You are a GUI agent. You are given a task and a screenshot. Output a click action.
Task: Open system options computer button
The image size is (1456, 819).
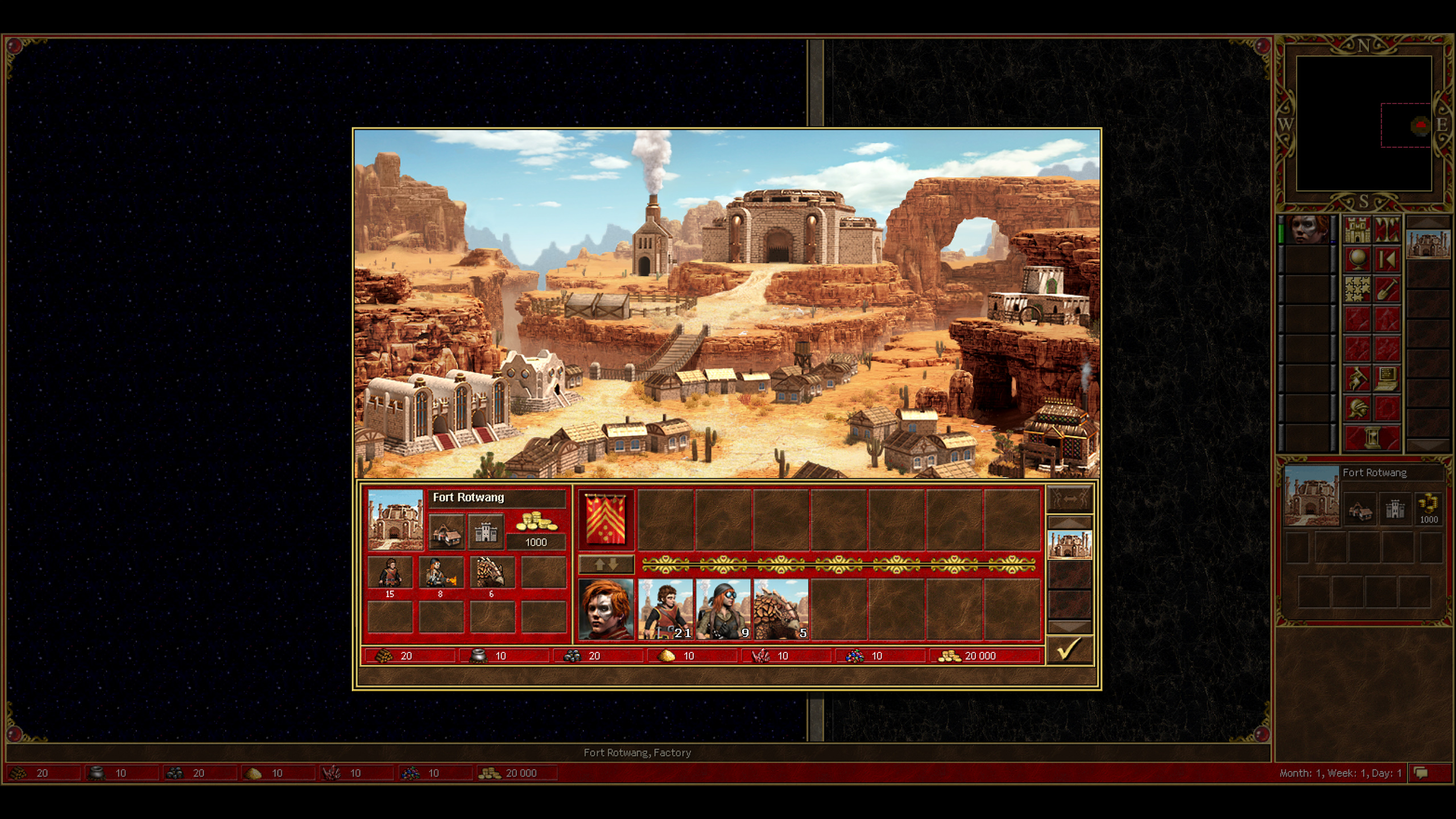point(1387,378)
